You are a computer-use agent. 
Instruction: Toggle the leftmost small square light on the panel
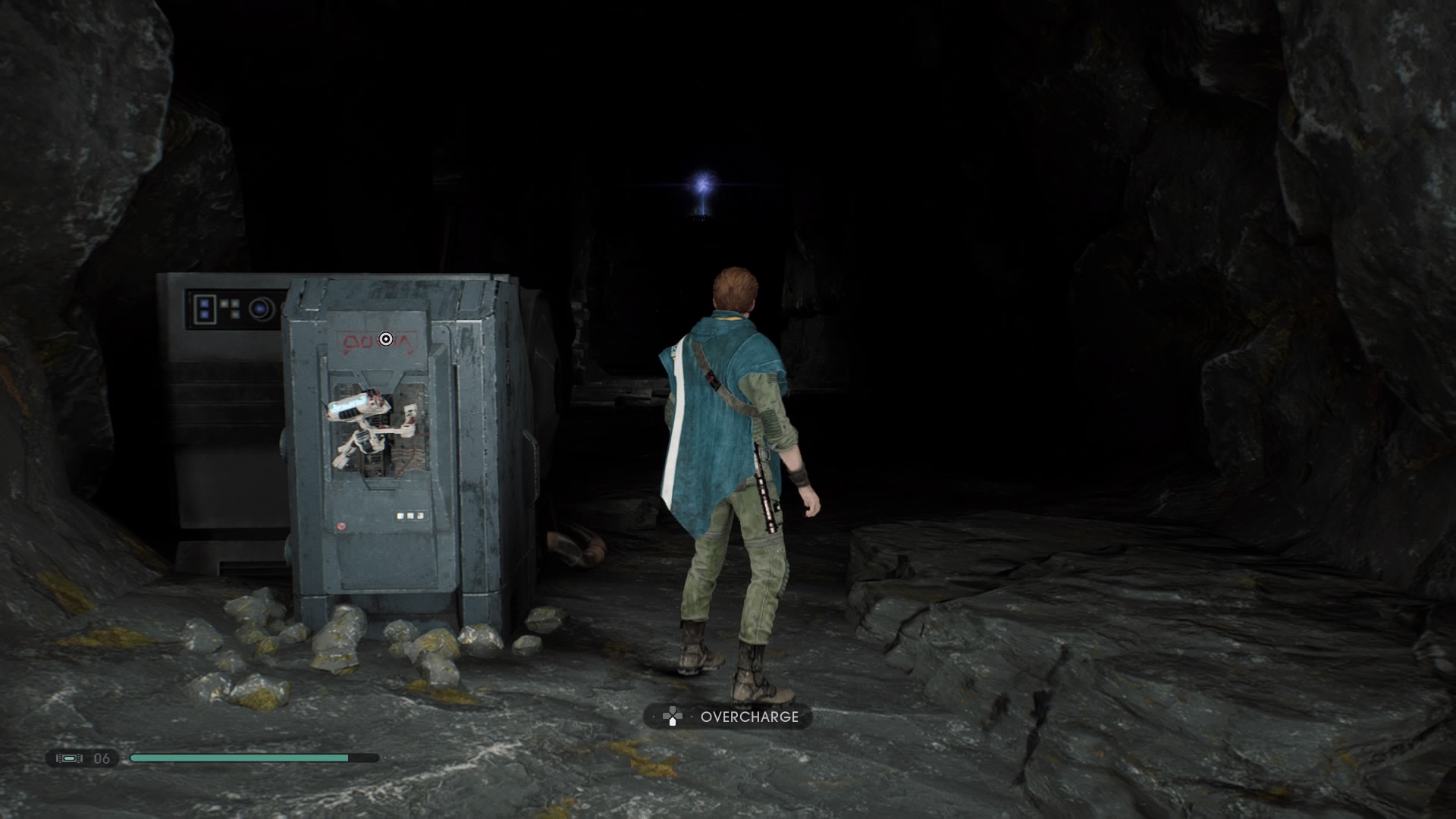(224, 303)
